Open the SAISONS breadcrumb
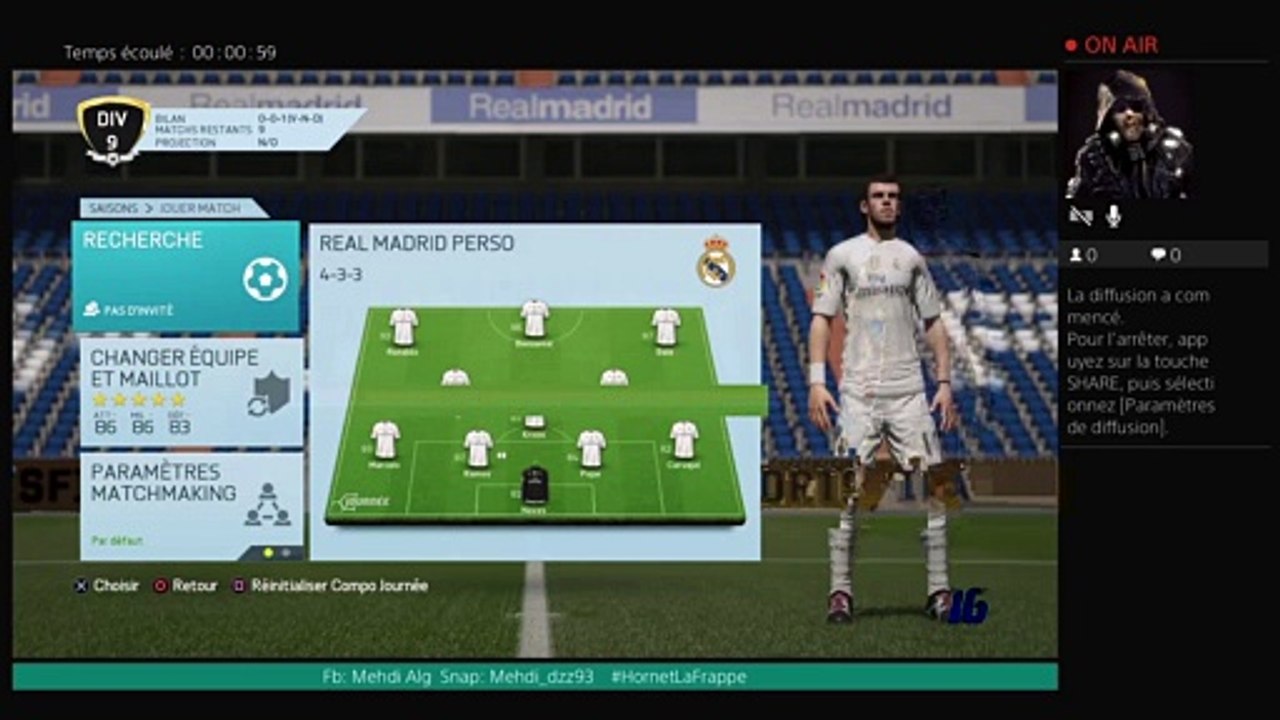 coord(113,209)
